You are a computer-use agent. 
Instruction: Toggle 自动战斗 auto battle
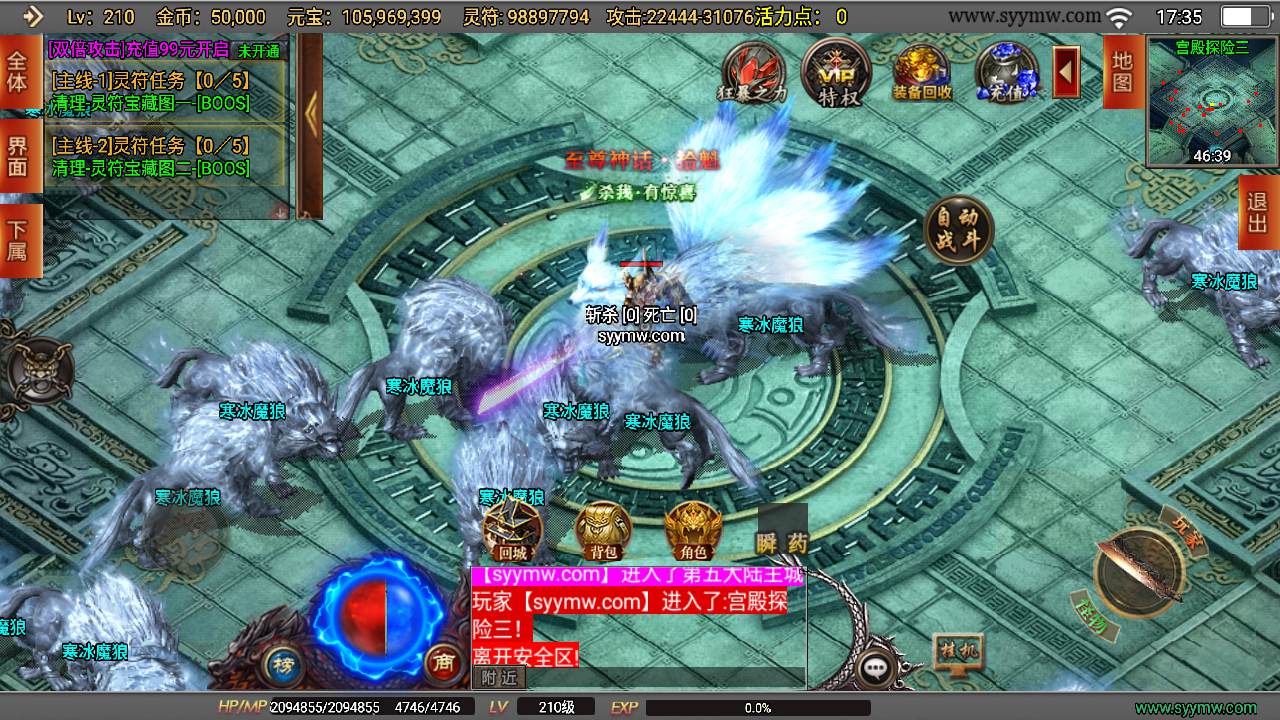click(x=959, y=231)
